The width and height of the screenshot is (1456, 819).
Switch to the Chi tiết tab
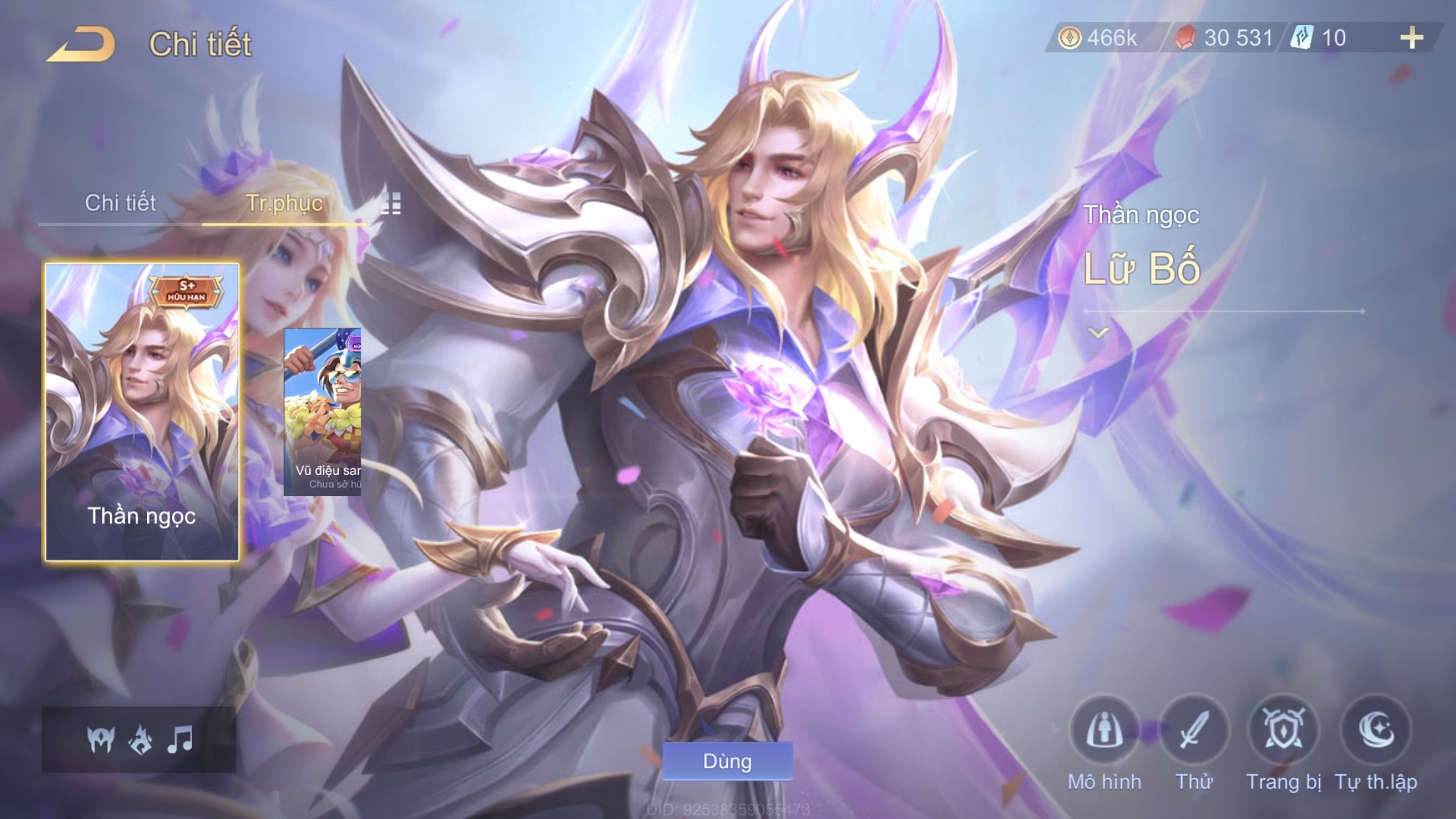pyautogui.click(x=120, y=203)
